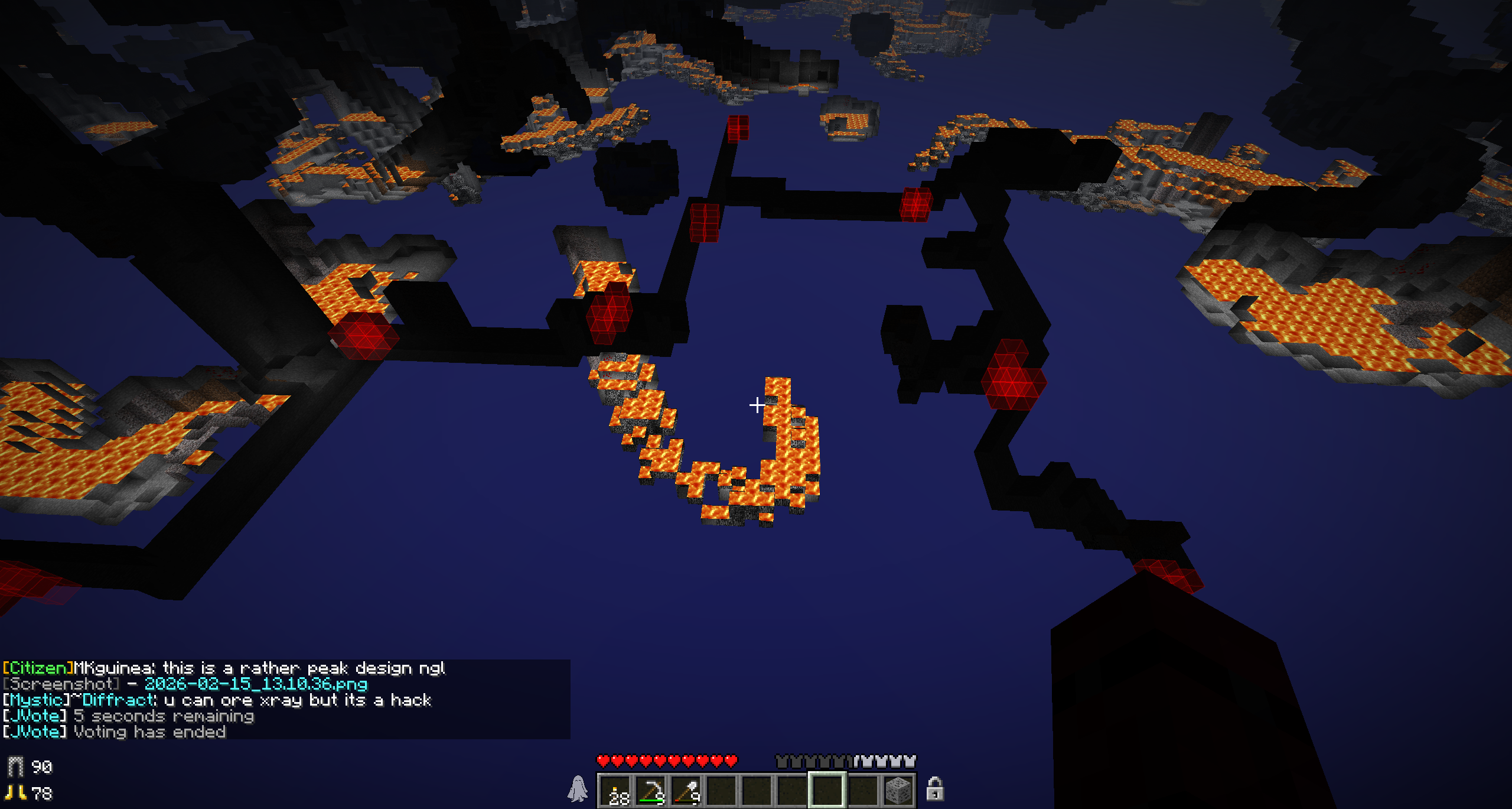
Task: Select the iron shovel hotbar slot
Action: [686, 791]
